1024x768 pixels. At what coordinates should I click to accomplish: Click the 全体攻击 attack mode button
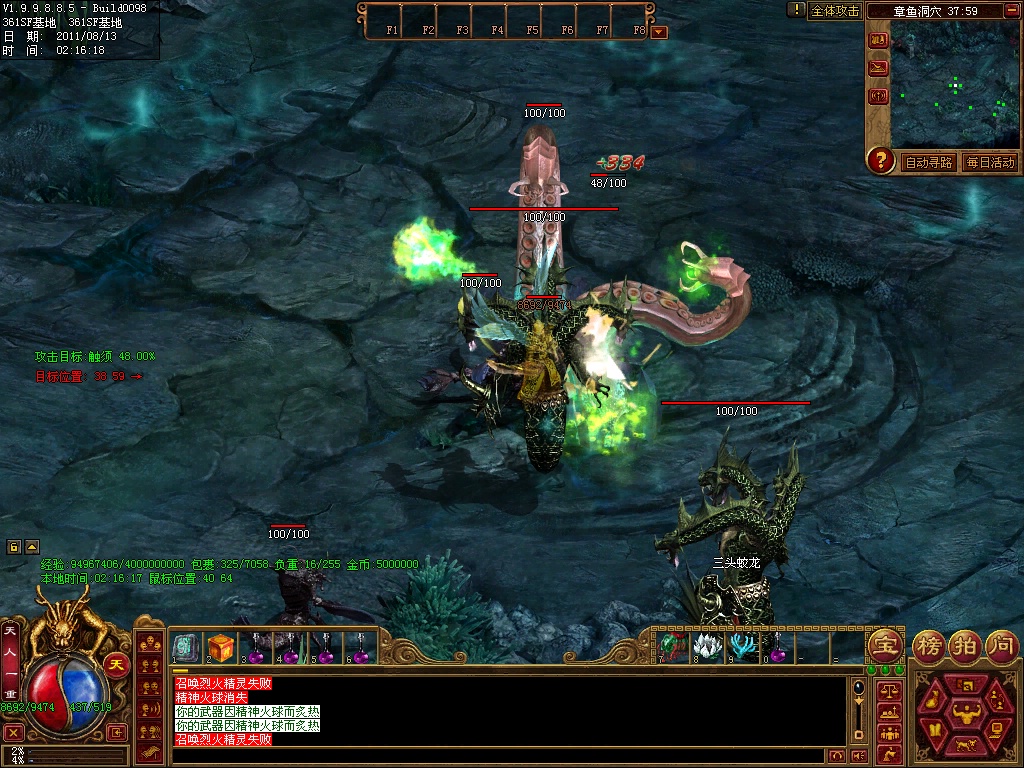tap(835, 10)
